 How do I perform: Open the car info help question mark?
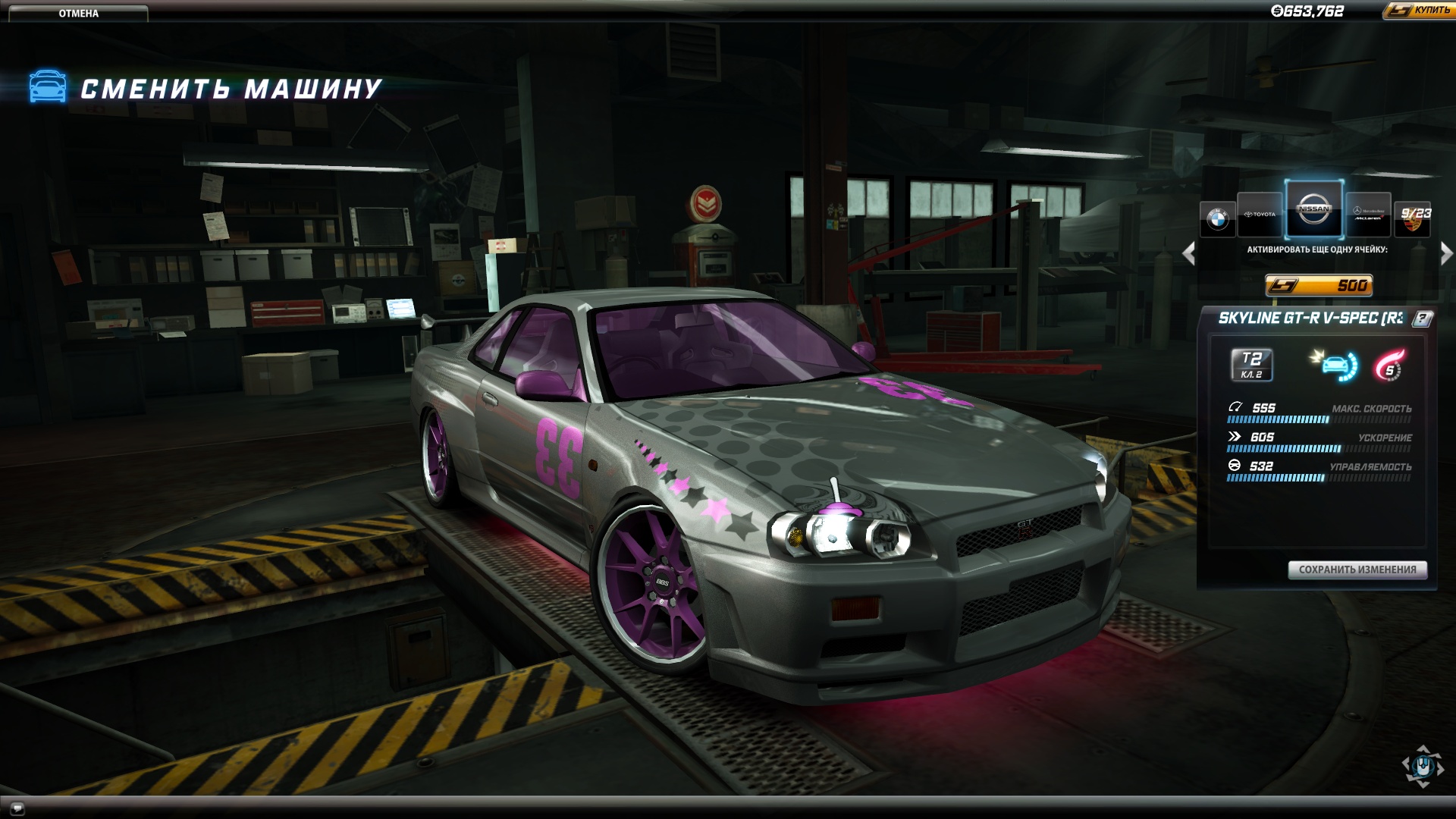1422,318
